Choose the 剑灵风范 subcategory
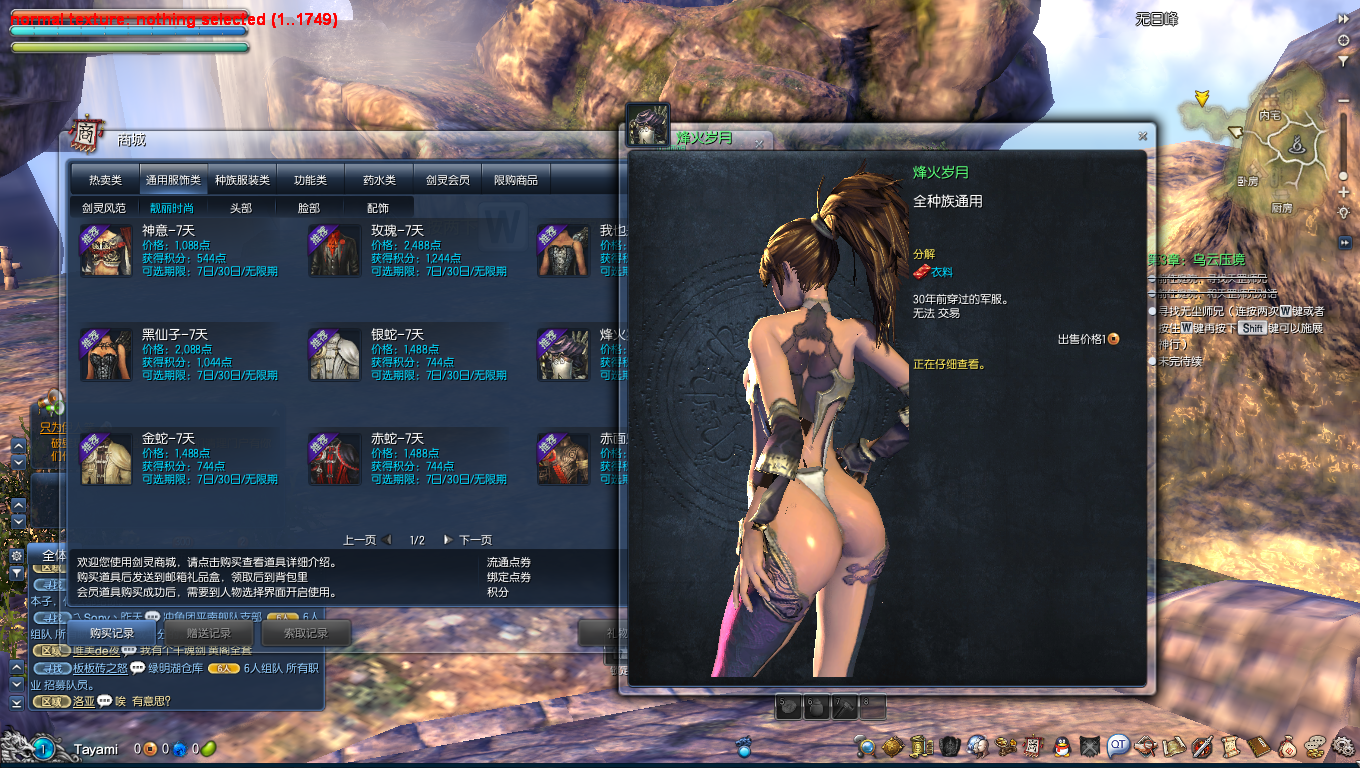The width and height of the screenshot is (1360, 768). coord(104,208)
